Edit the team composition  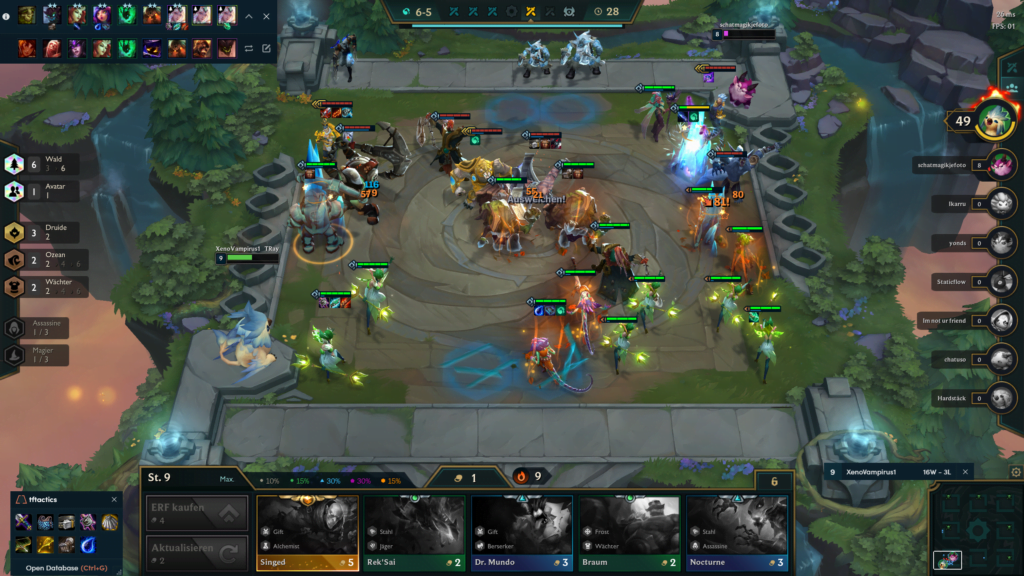(x=266, y=48)
